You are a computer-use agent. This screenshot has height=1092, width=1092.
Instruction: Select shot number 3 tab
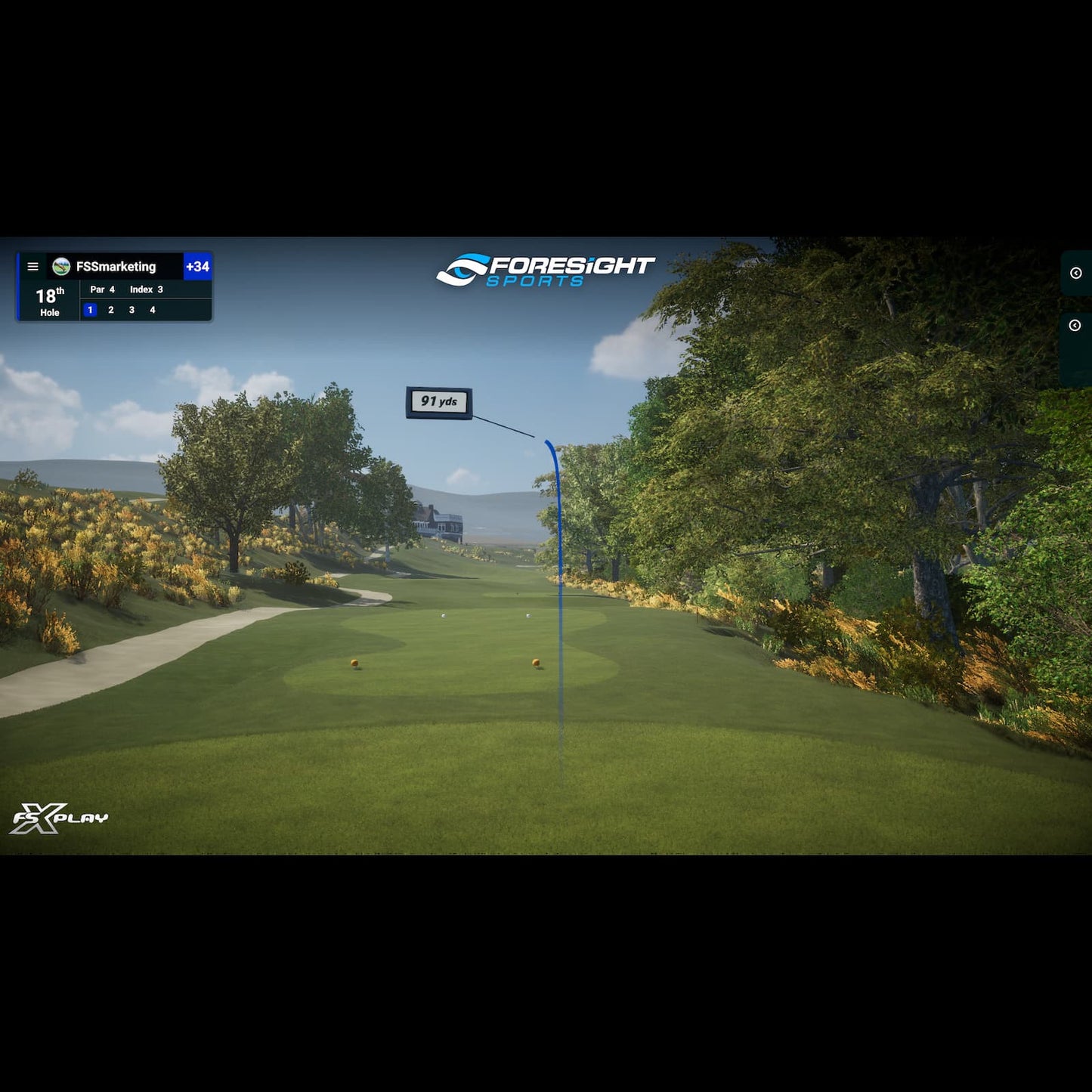(x=131, y=309)
